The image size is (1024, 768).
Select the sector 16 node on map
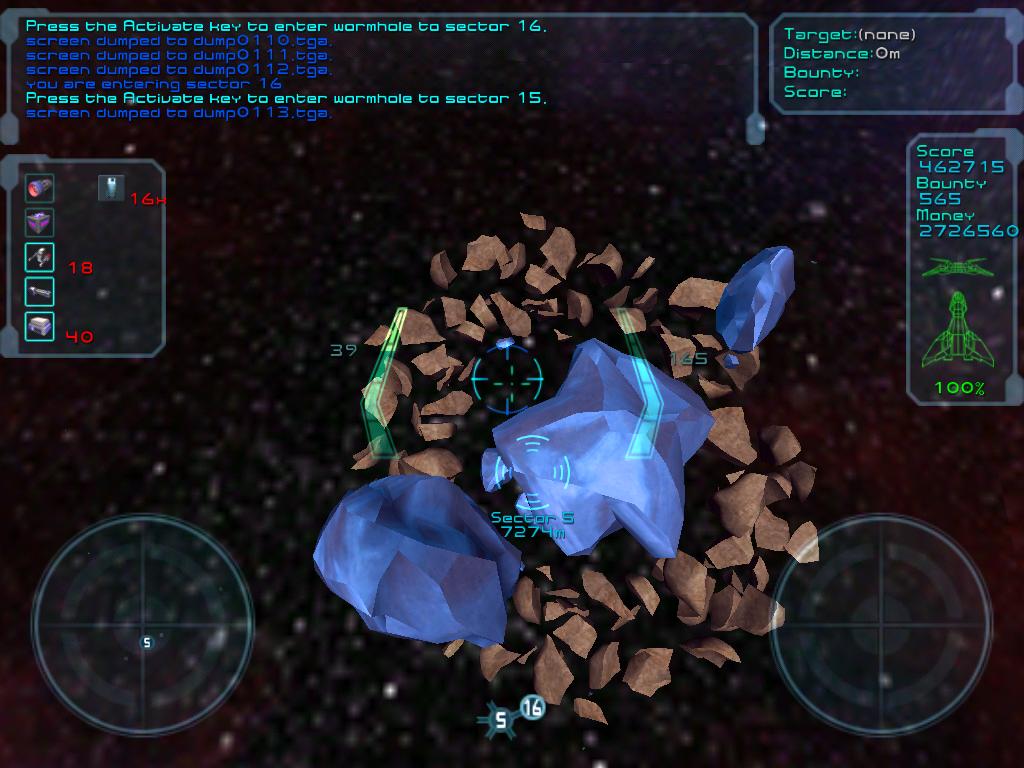point(532,708)
